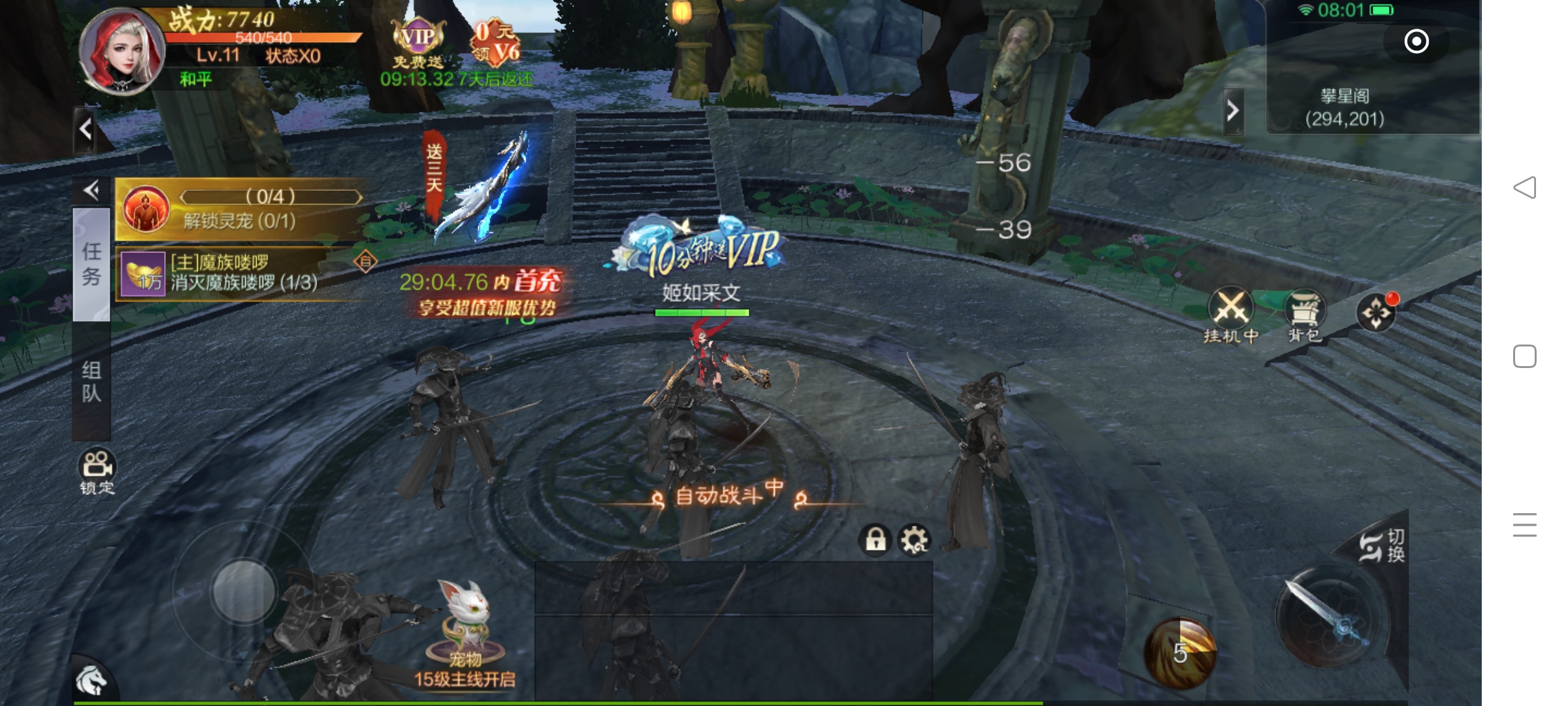
Task: Tap the Android back navigation button
Action: coord(1525,188)
